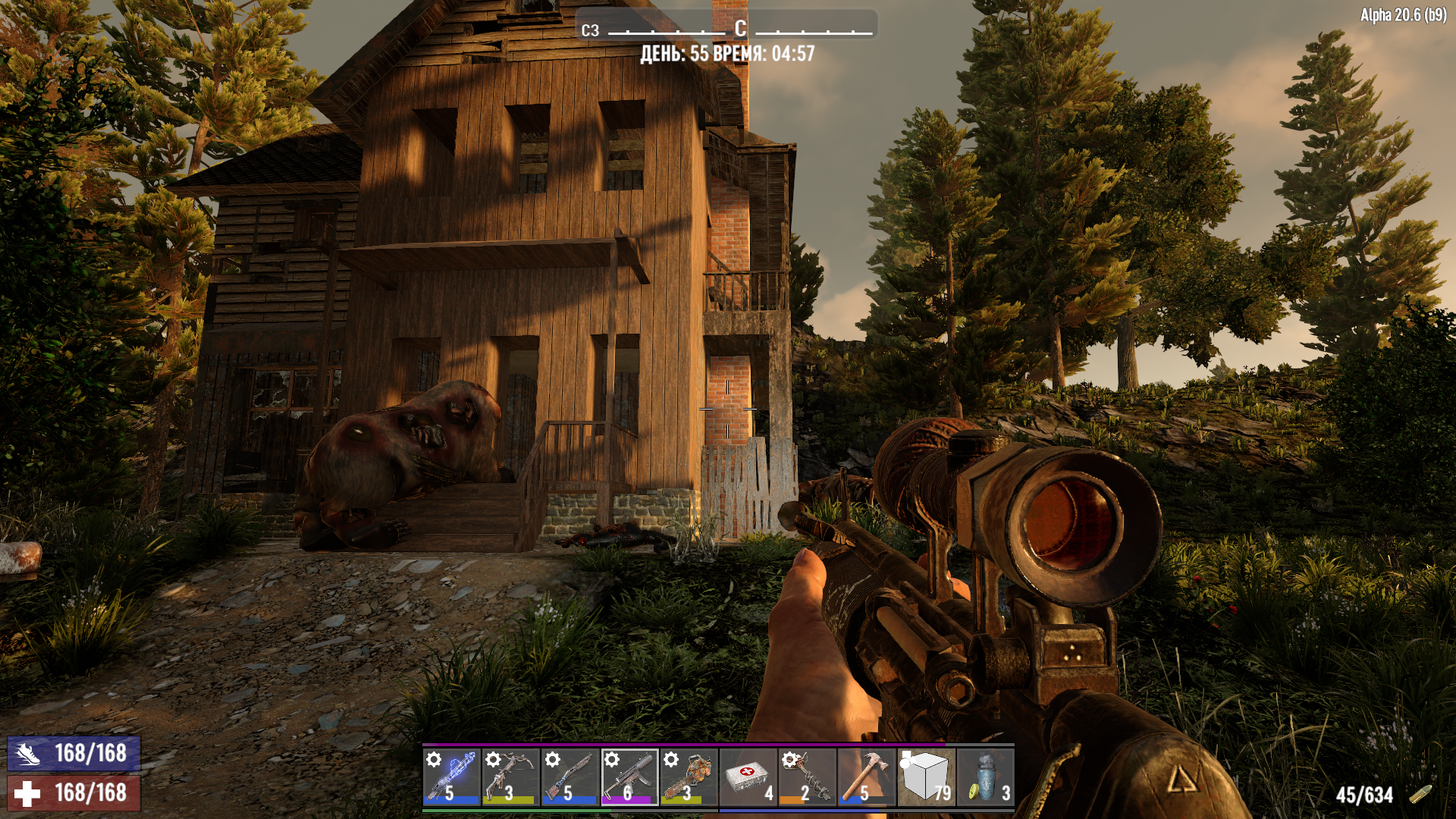Choose the white building block stack

point(925,777)
